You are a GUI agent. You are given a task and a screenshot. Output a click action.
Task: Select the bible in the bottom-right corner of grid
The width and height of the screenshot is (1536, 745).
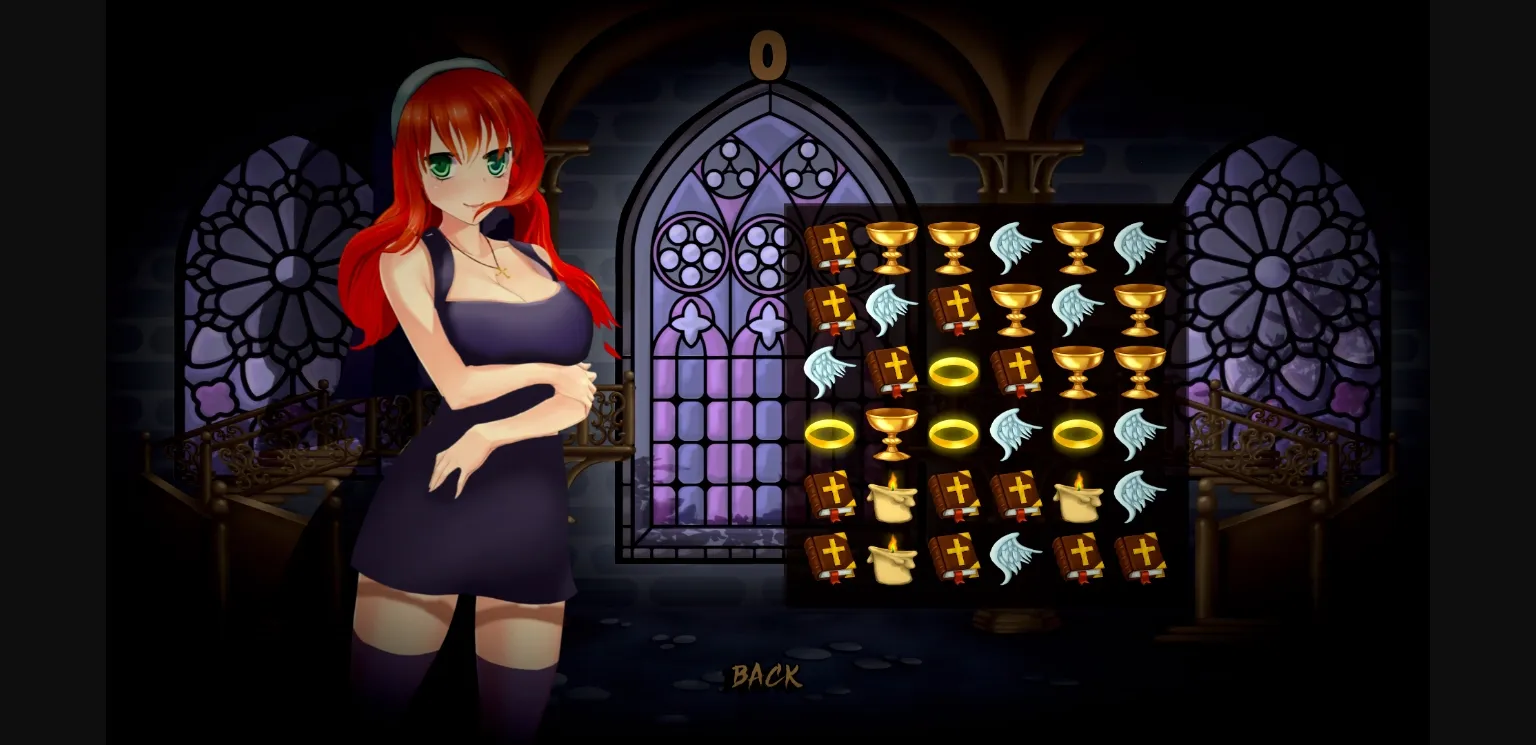[x=1145, y=558]
